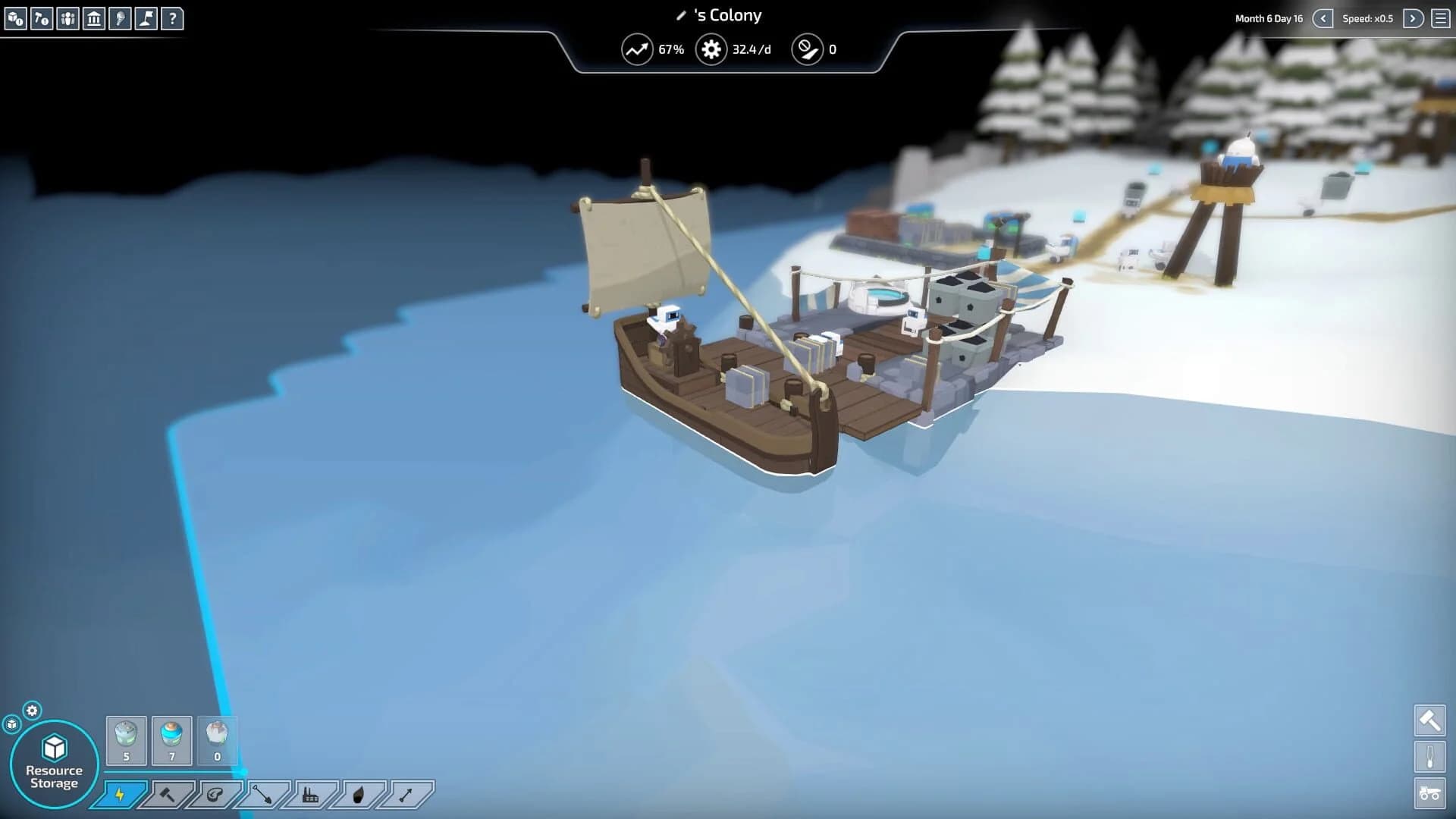The width and height of the screenshot is (1456, 819).
Task: Open Resource Storage settings gear
Action: [31, 711]
